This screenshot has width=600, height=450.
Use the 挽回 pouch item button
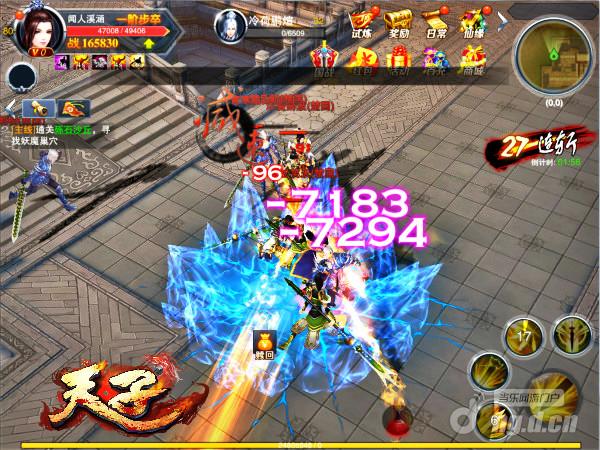[x=265, y=344]
